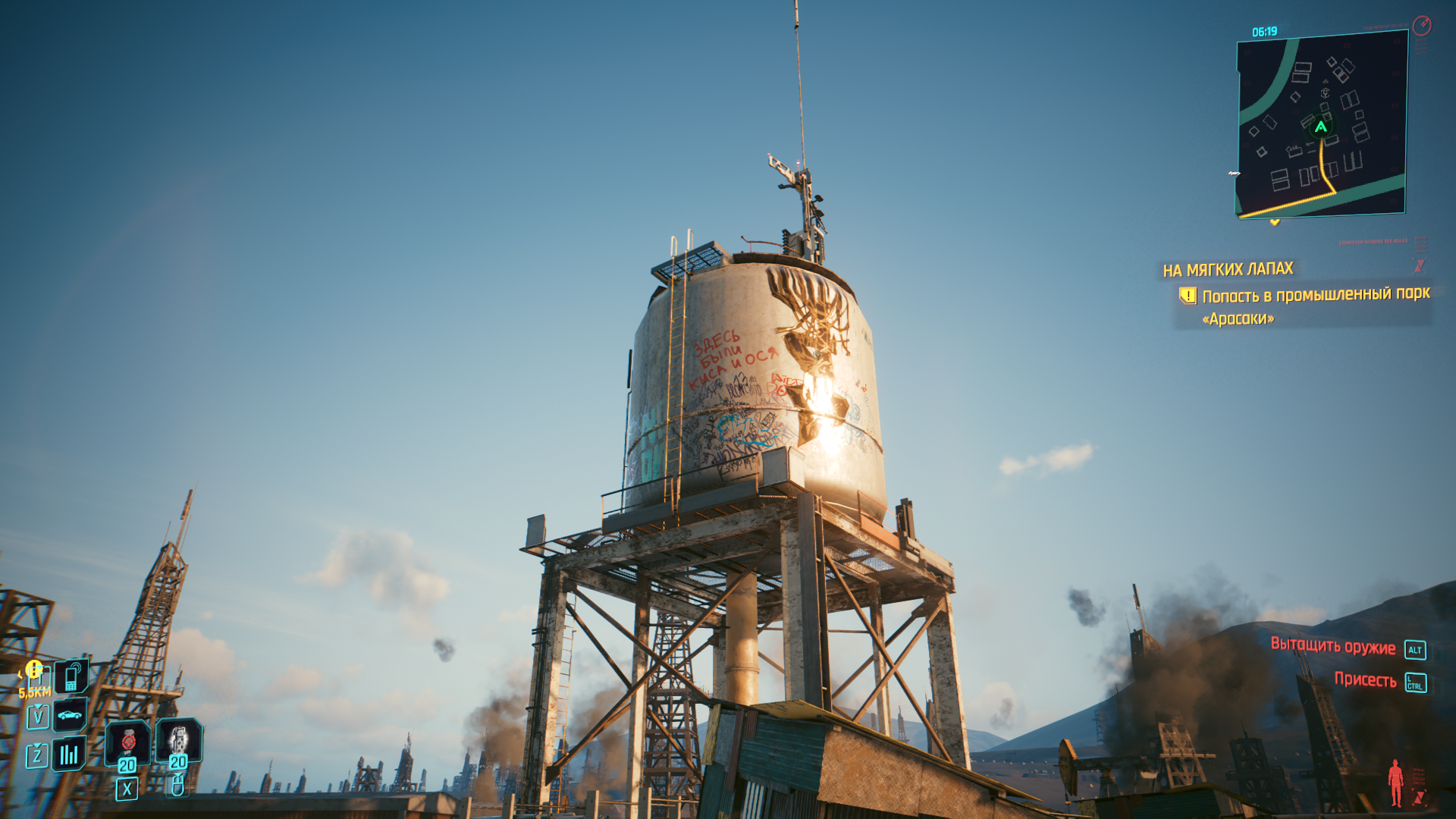Select the healing inhaler consumable slot
The height and width of the screenshot is (819, 1456).
pos(127,742)
